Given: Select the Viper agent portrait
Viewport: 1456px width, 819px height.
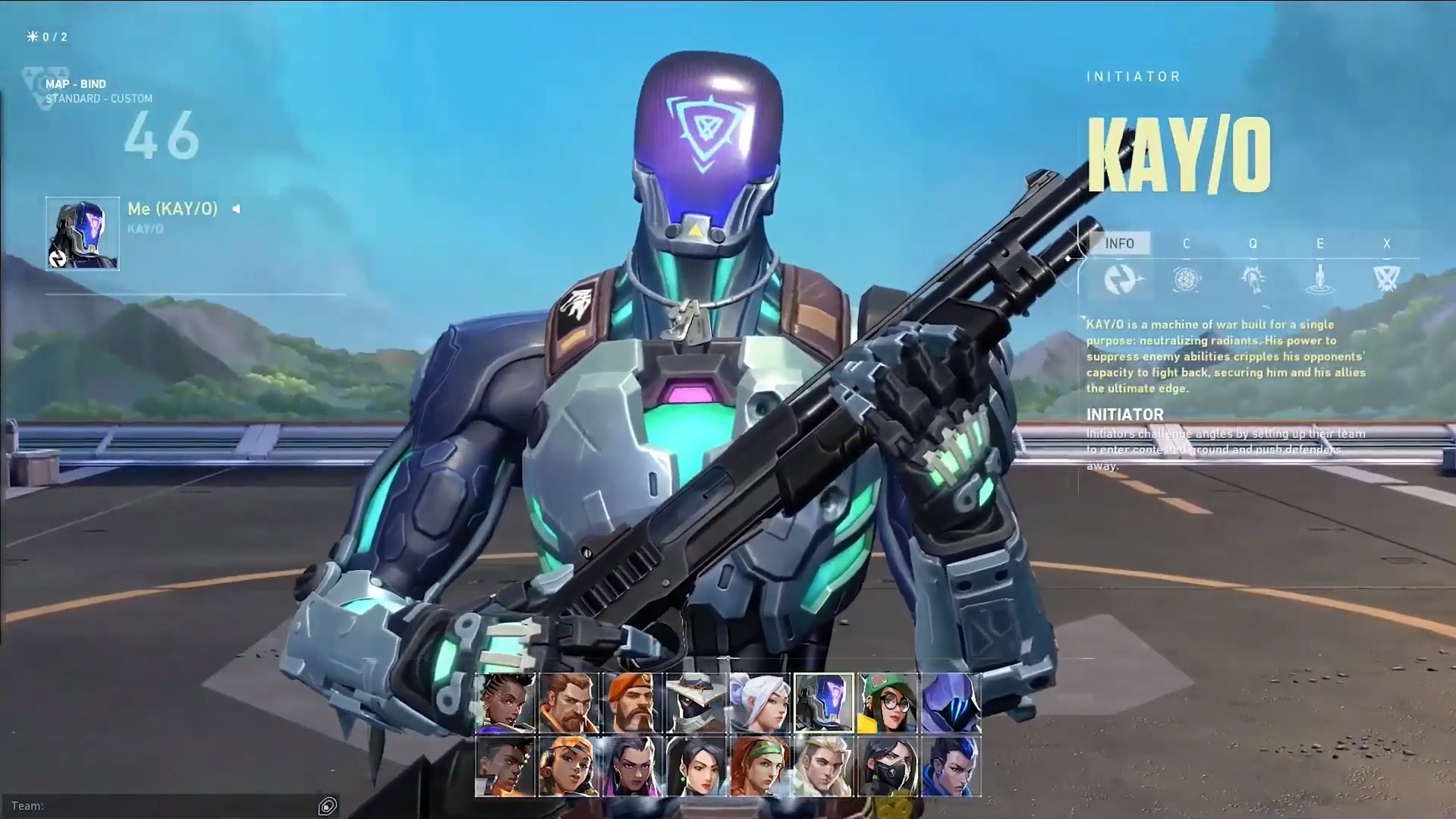Looking at the screenshot, I should tap(888, 767).
